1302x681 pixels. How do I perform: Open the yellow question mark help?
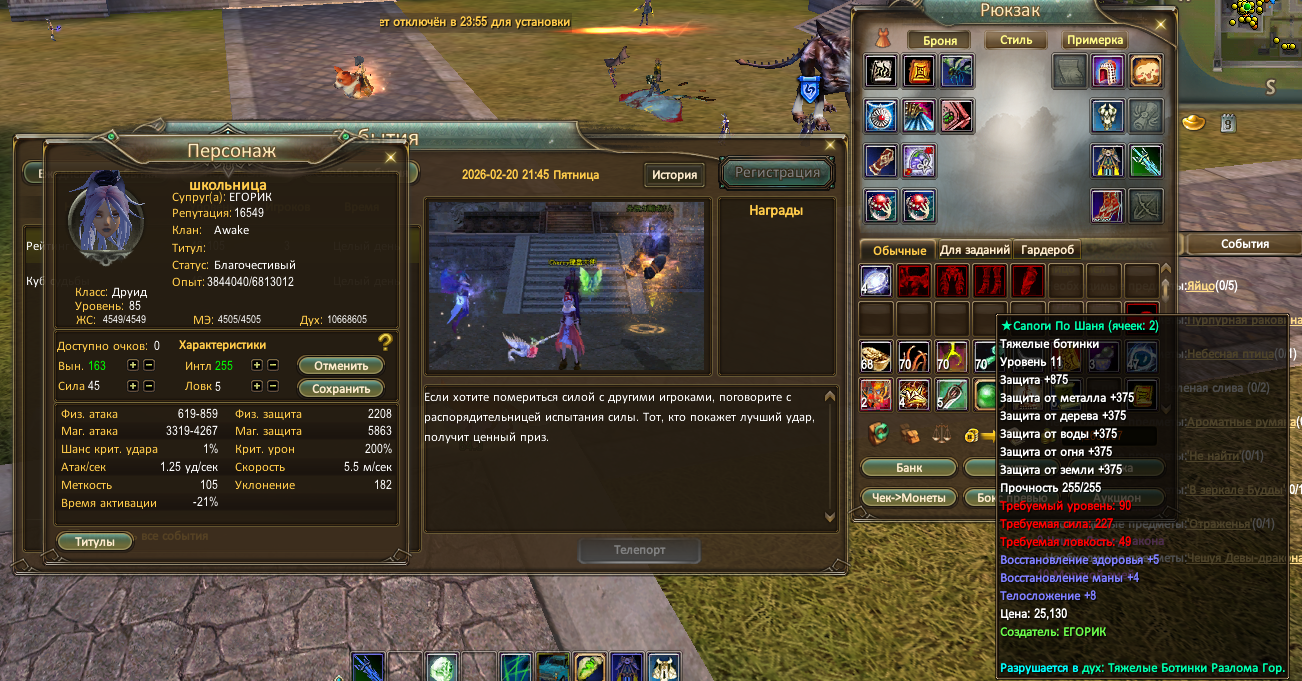(x=385, y=343)
